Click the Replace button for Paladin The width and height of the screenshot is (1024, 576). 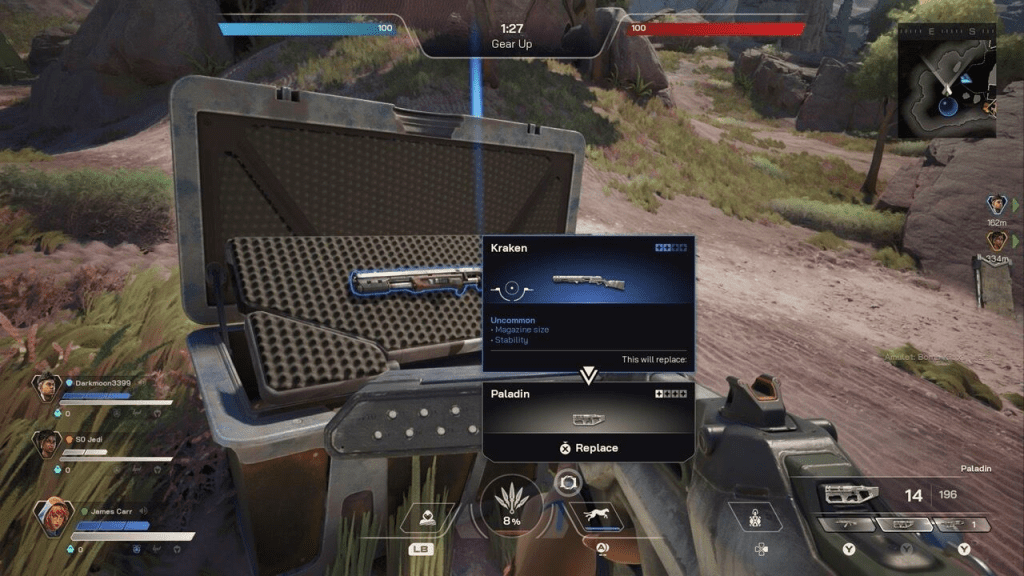click(x=589, y=448)
